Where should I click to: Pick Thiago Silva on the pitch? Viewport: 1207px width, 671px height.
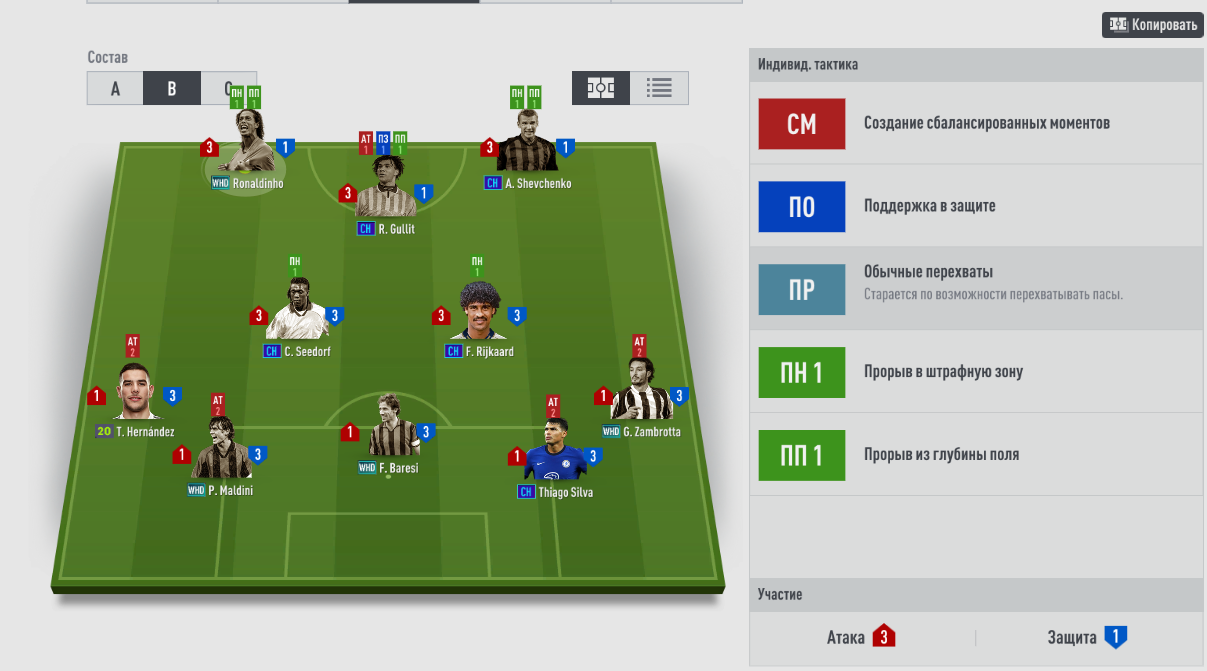[554, 453]
